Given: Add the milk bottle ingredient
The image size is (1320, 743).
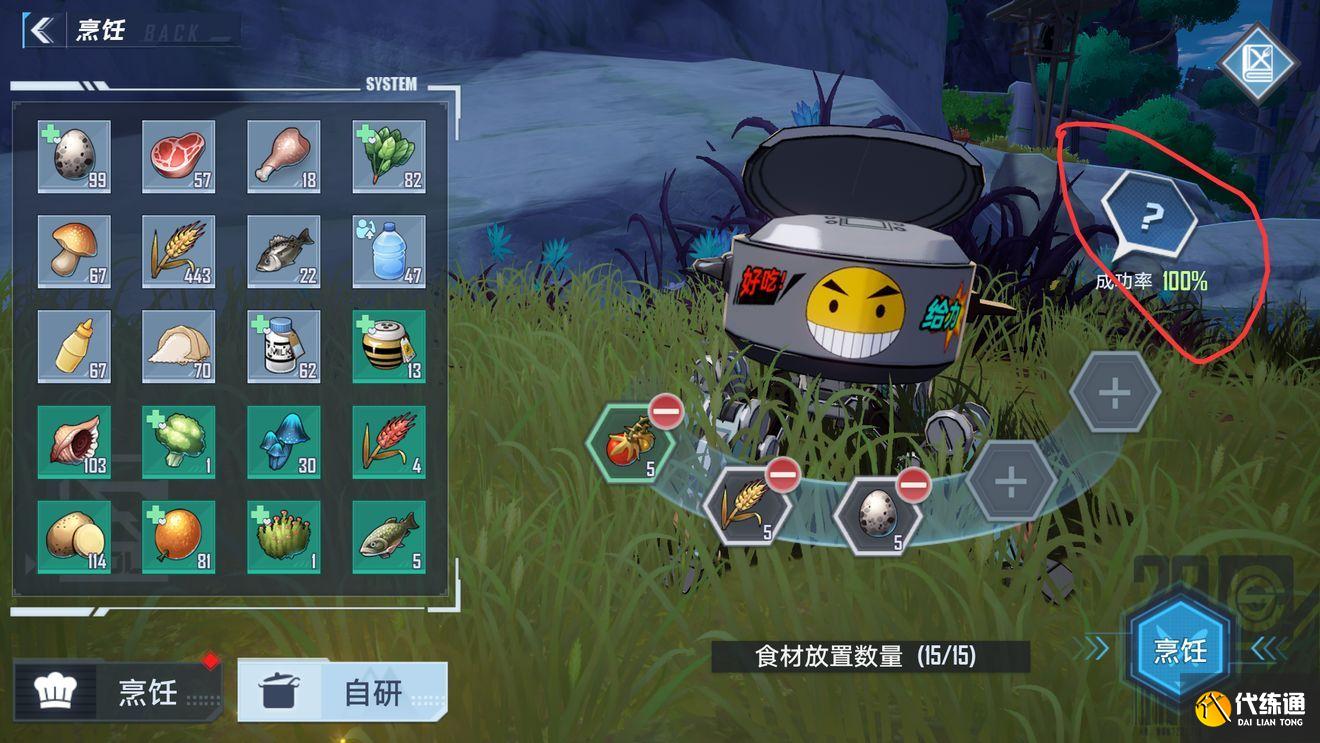Looking at the screenshot, I should [x=284, y=346].
